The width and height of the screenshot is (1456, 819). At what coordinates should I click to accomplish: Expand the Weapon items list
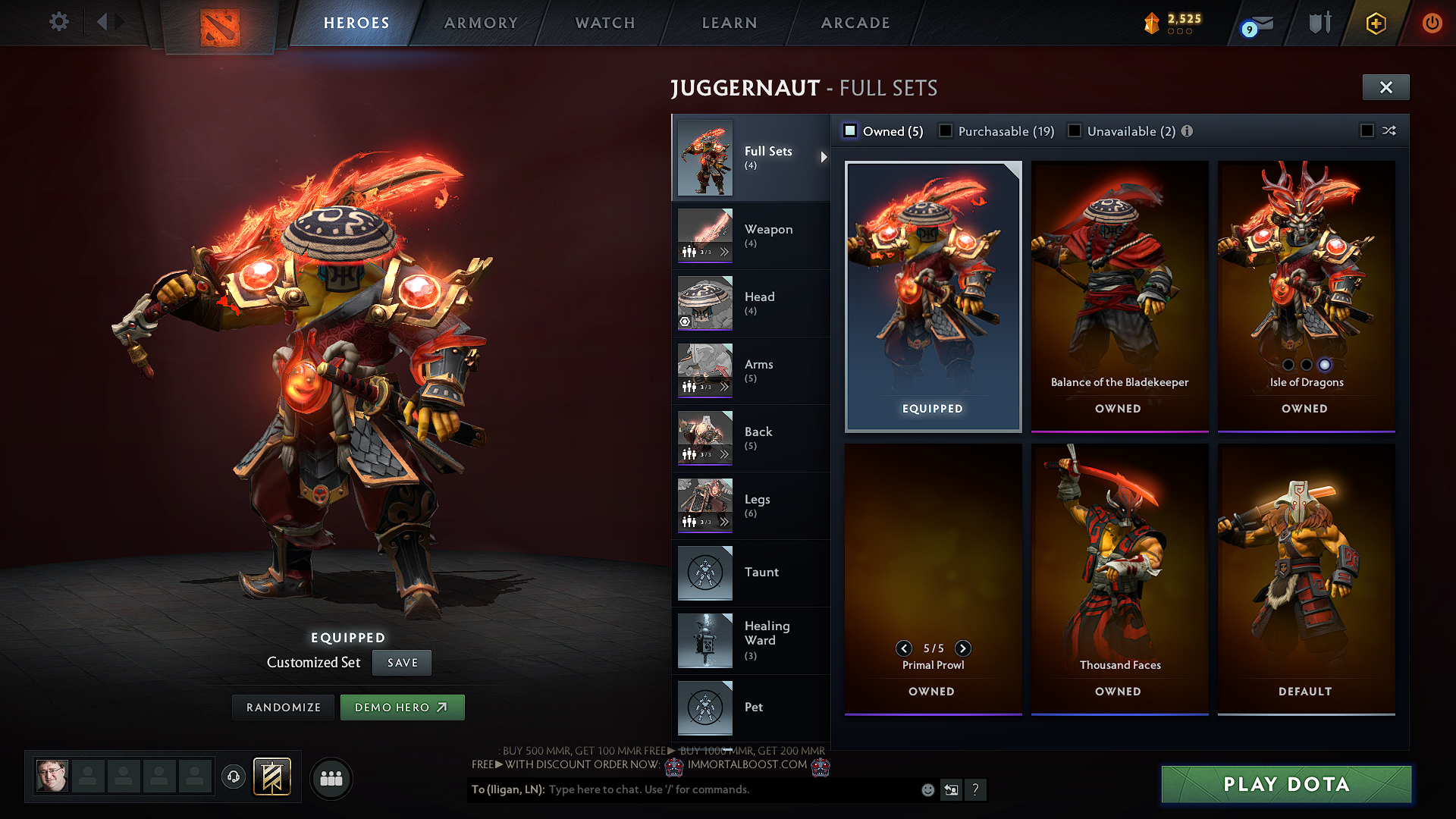tap(726, 253)
